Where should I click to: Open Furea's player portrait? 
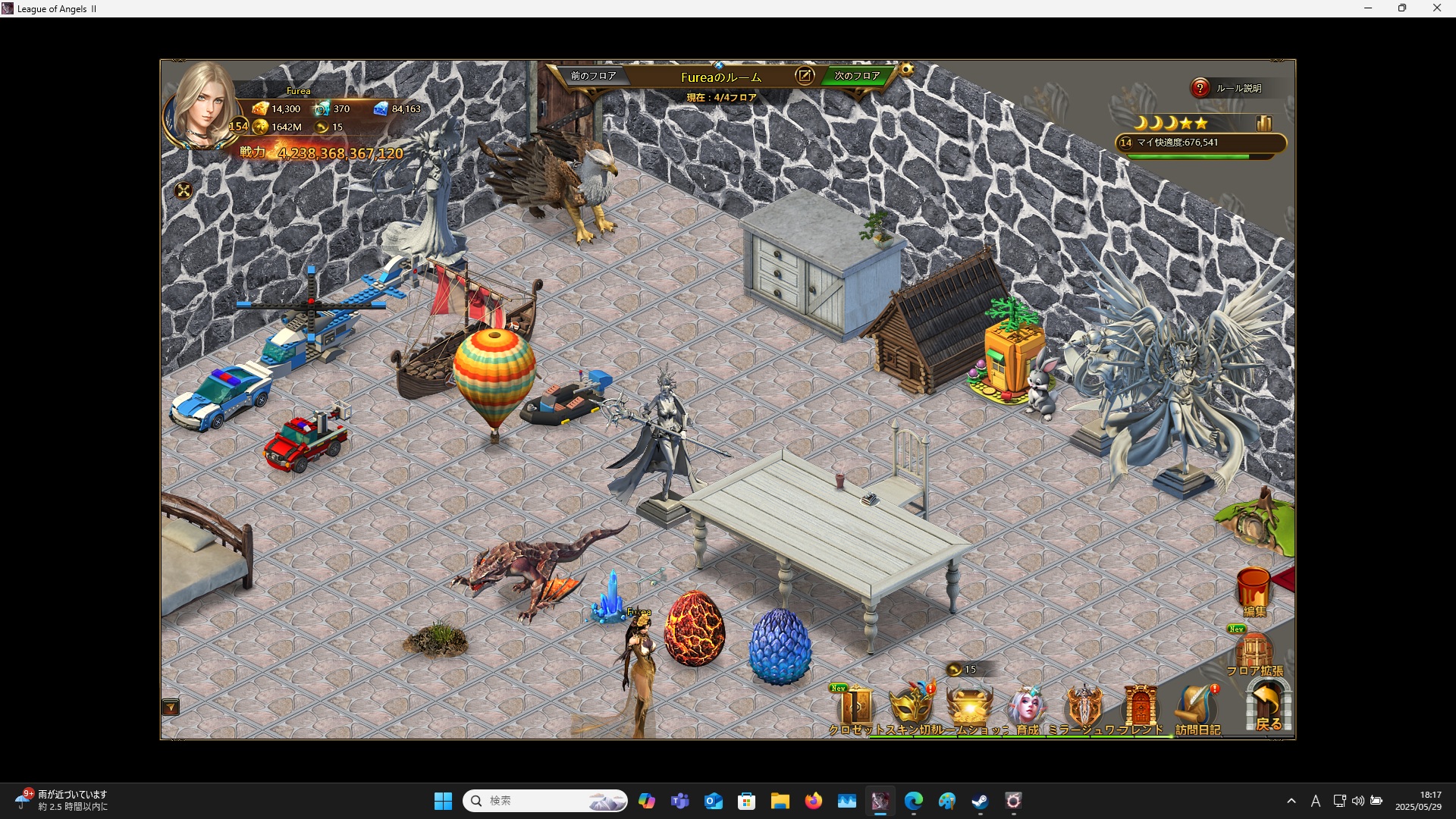tap(202, 106)
